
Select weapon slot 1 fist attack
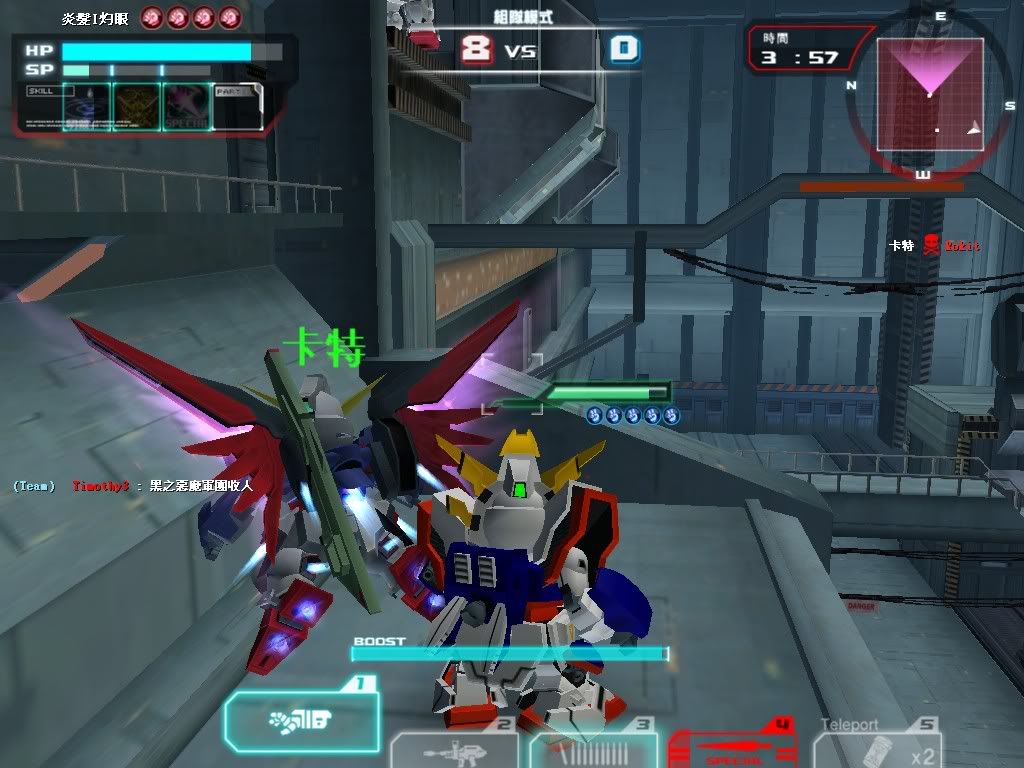(x=301, y=717)
